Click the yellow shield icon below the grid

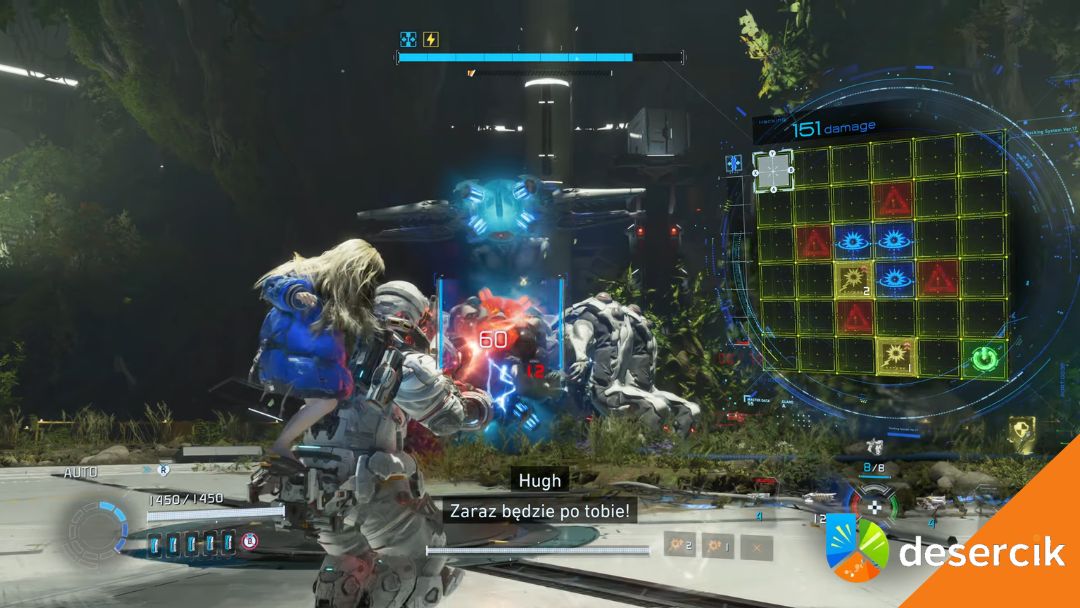click(1020, 429)
